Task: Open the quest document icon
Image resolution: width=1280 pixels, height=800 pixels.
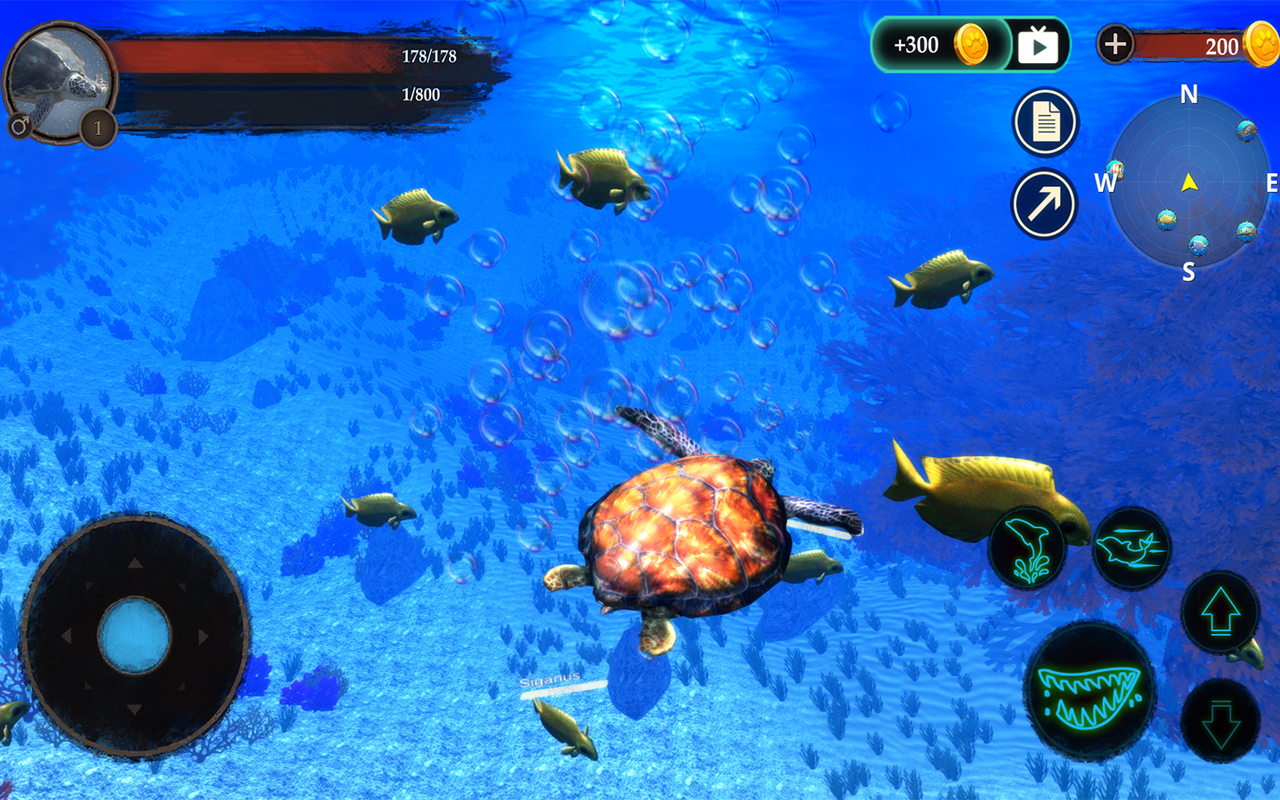Action: pos(1045,123)
